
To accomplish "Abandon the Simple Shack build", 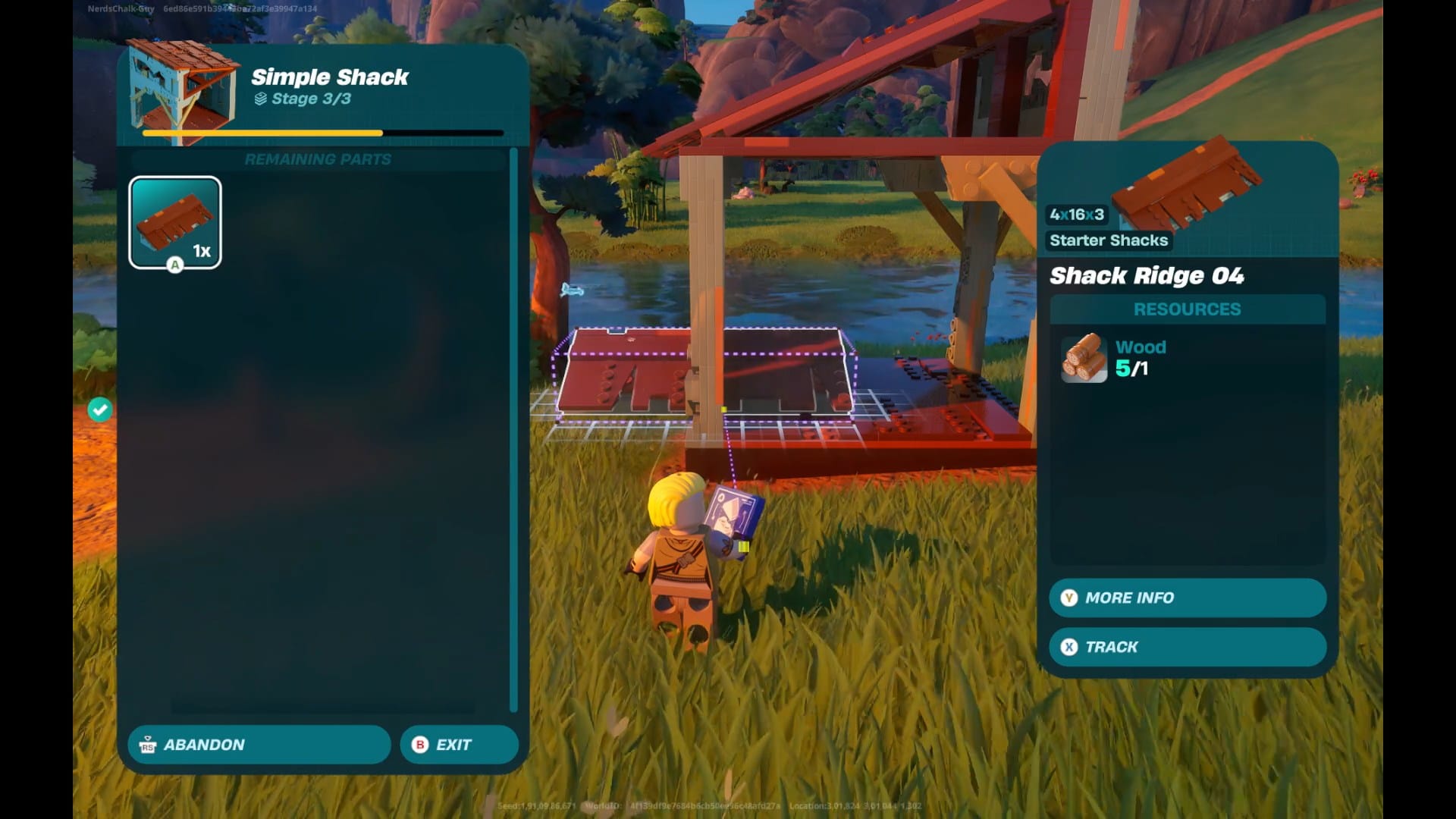I will coord(259,745).
